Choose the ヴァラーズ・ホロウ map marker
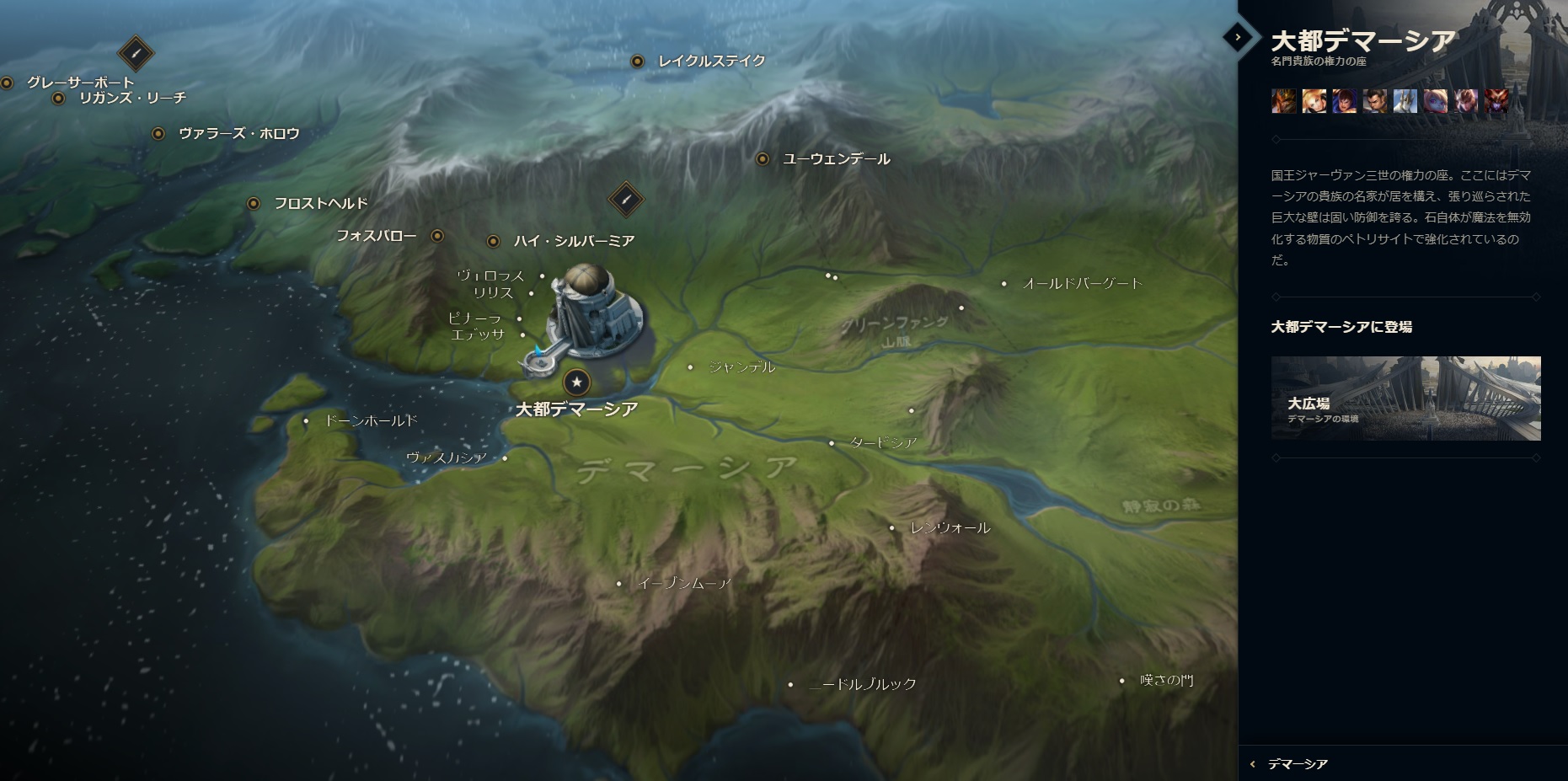Image resolution: width=1568 pixels, height=781 pixels. pyautogui.click(x=158, y=133)
